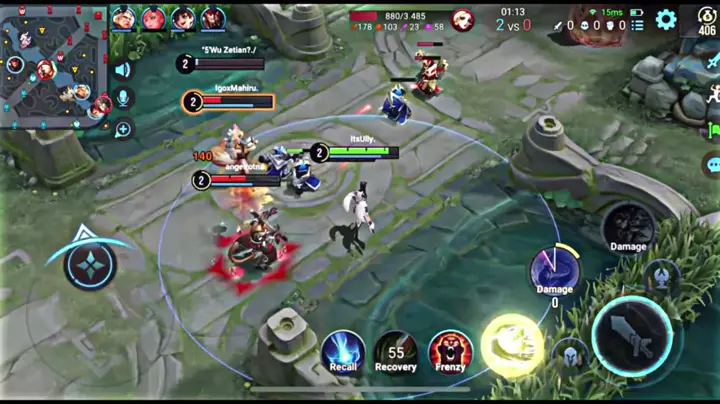
Task: Tap the minimap
Action: (x=53, y=65)
